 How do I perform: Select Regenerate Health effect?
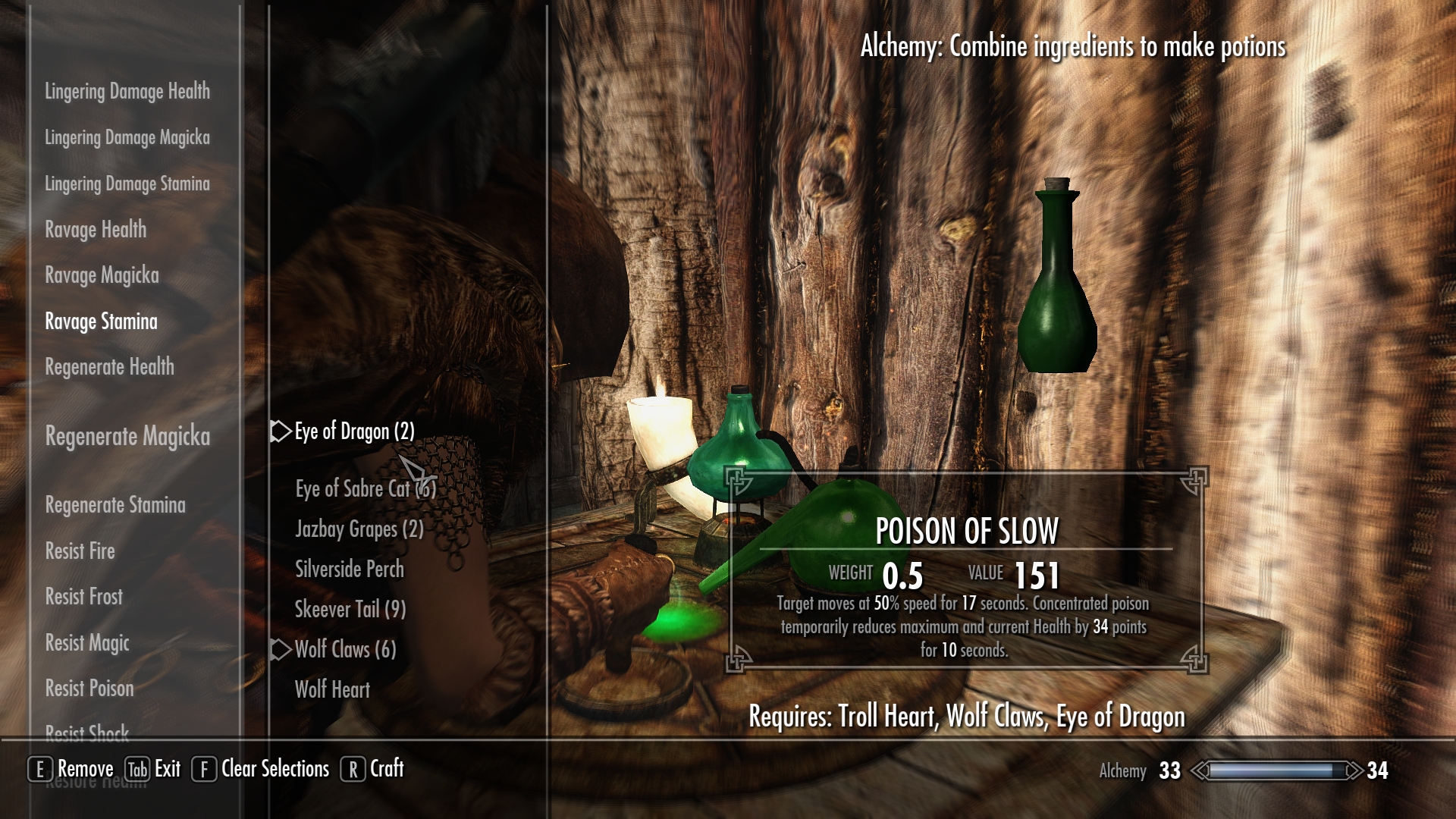click(109, 368)
